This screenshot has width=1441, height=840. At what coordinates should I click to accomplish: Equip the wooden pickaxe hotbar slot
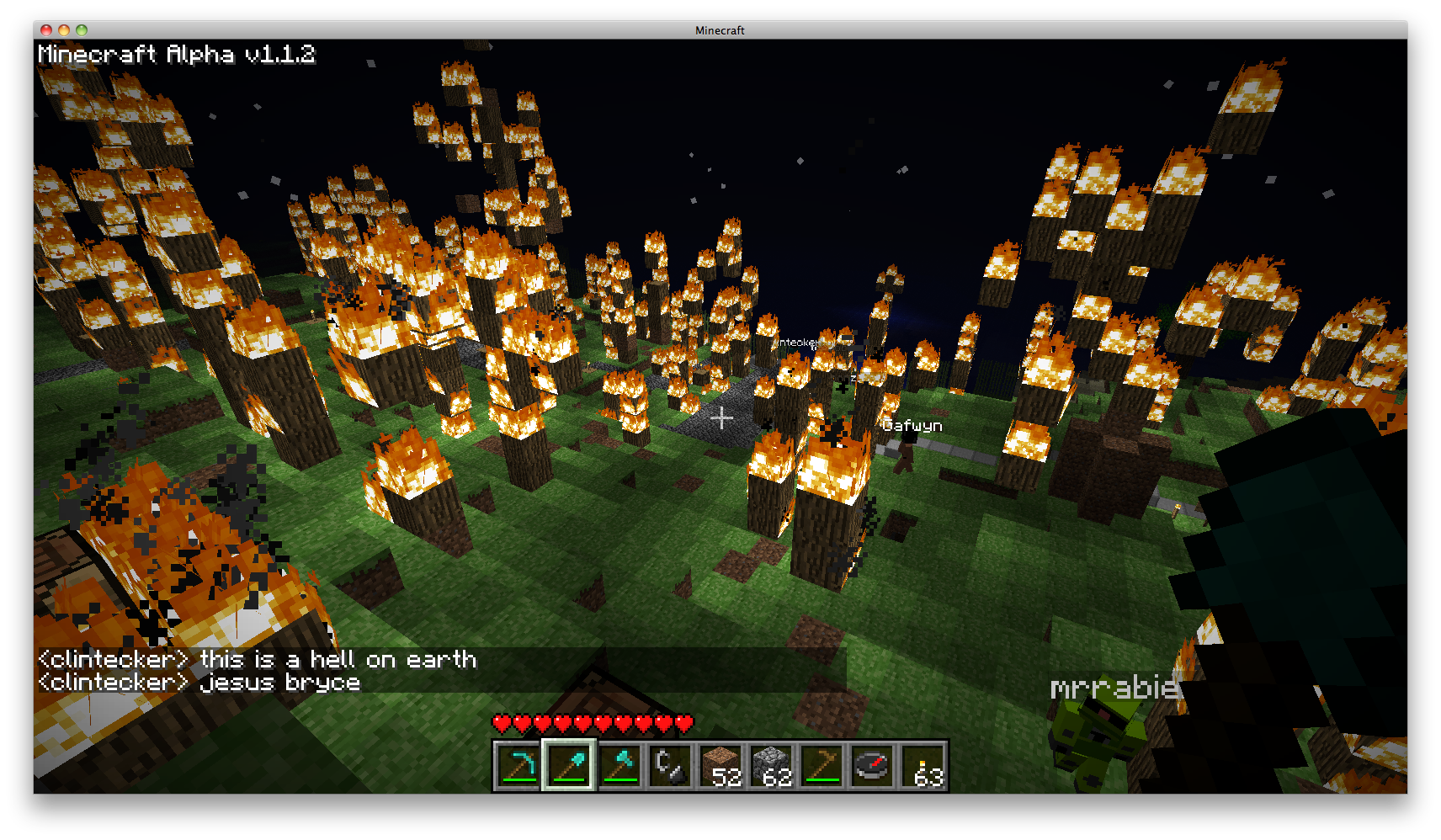pyautogui.click(x=822, y=766)
